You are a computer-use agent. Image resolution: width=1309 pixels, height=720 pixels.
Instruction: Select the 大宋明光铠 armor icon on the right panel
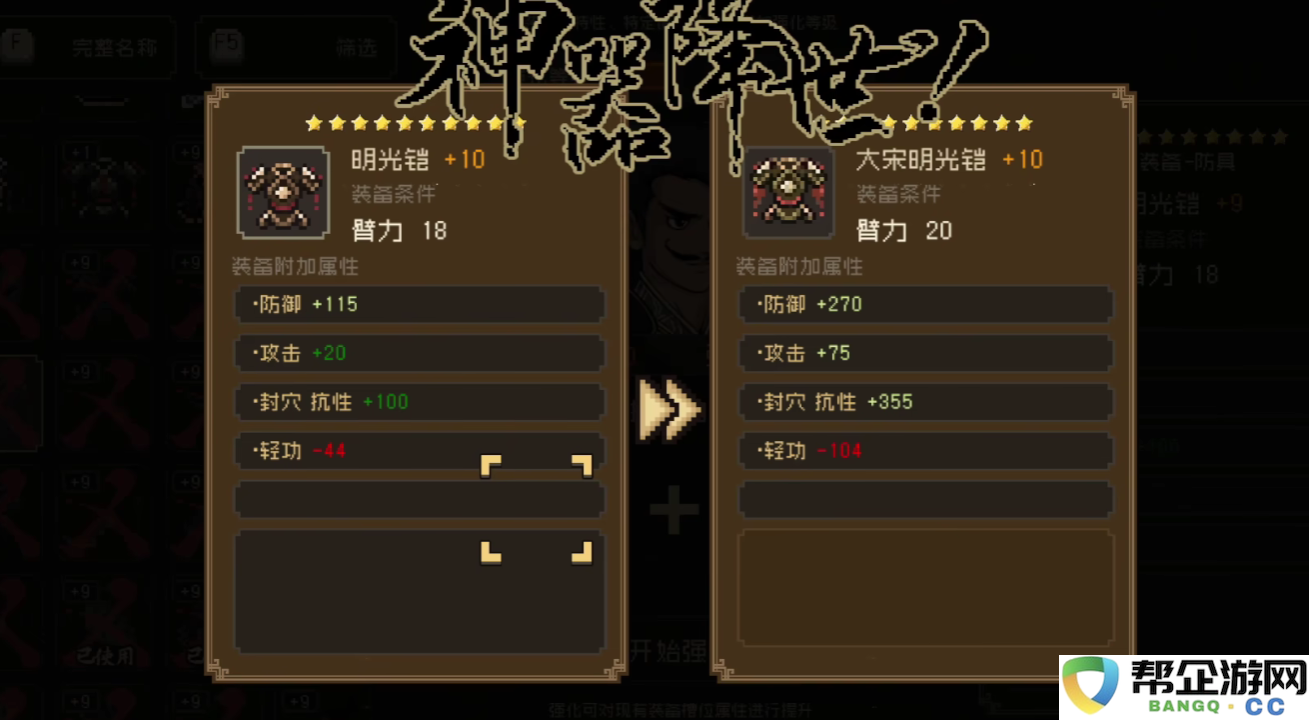pyautogui.click(x=789, y=192)
